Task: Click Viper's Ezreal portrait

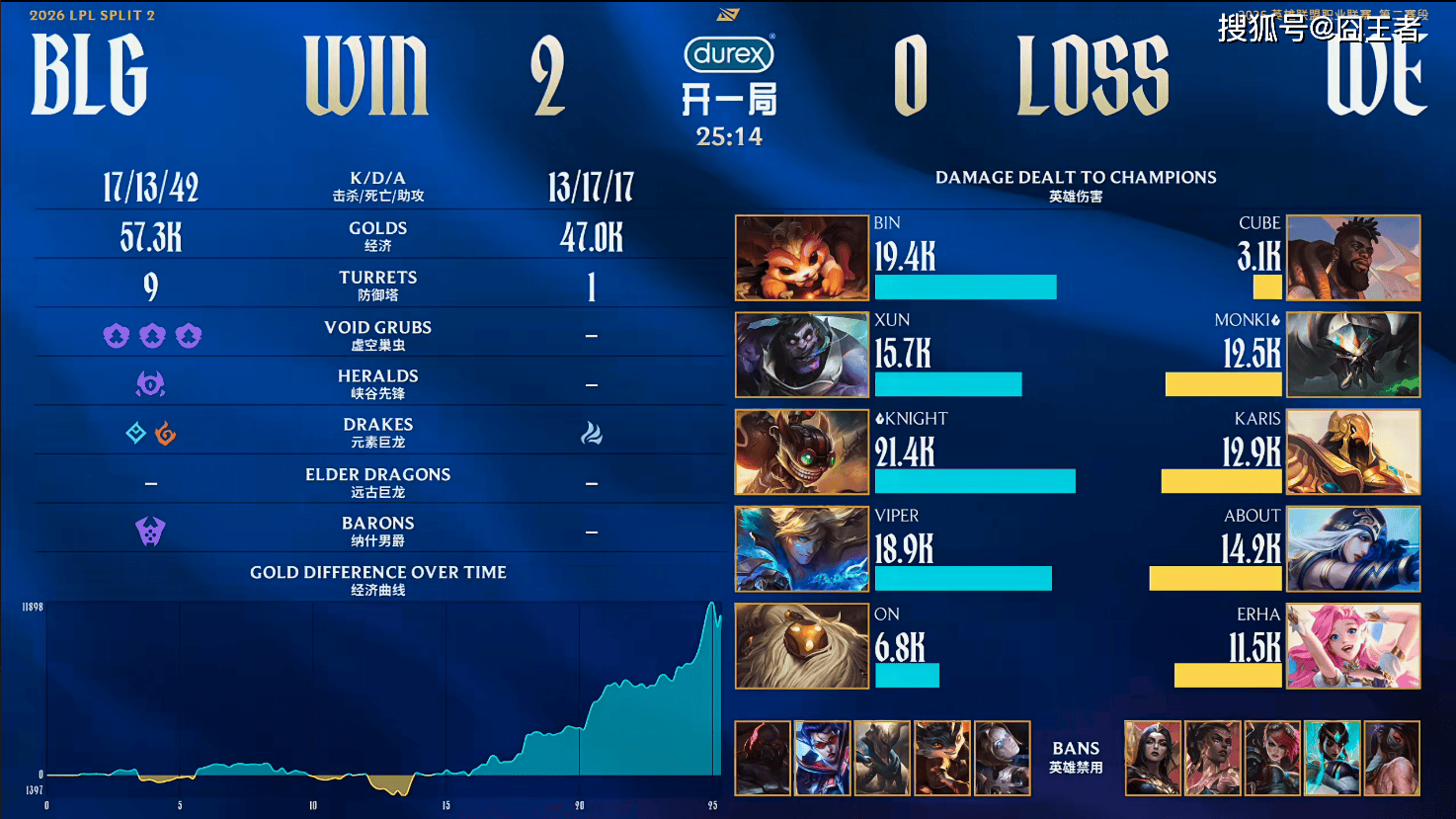Action: coord(801,548)
